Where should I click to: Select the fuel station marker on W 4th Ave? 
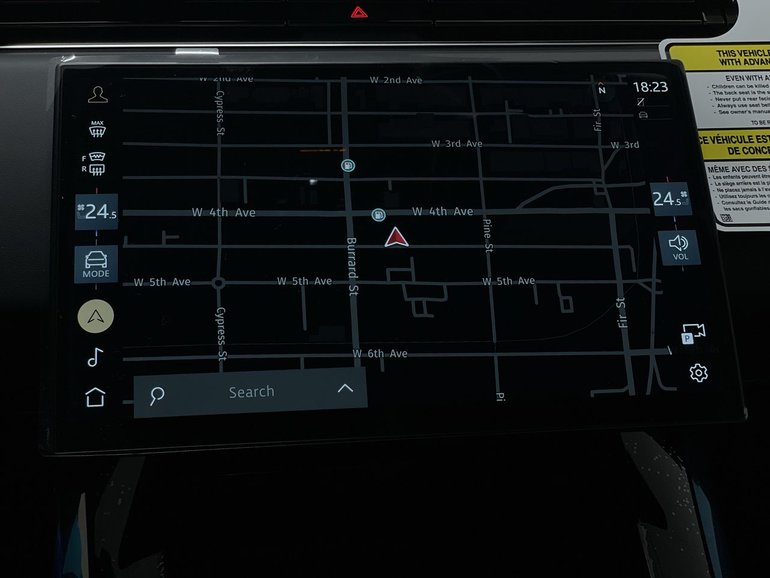point(378,214)
